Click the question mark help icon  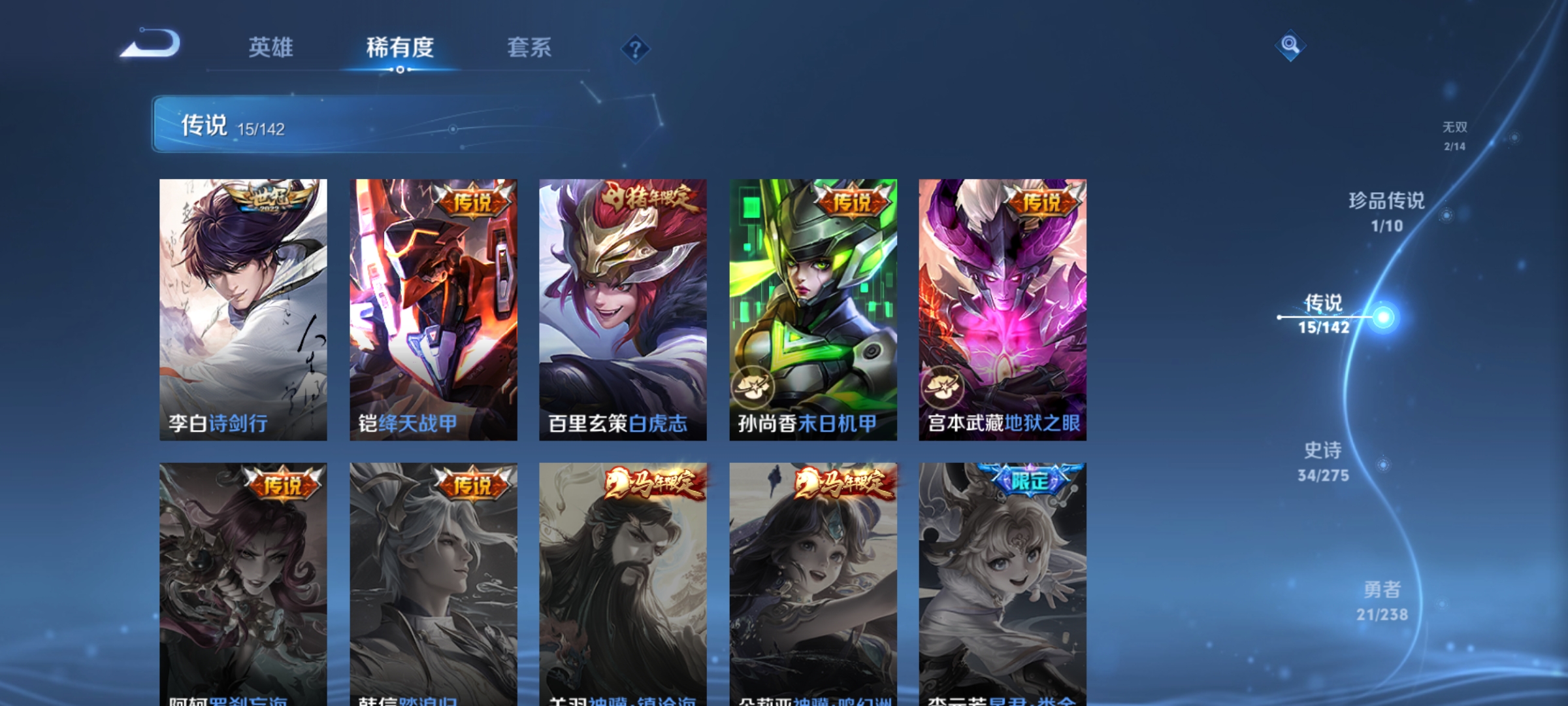click(636, 49)
